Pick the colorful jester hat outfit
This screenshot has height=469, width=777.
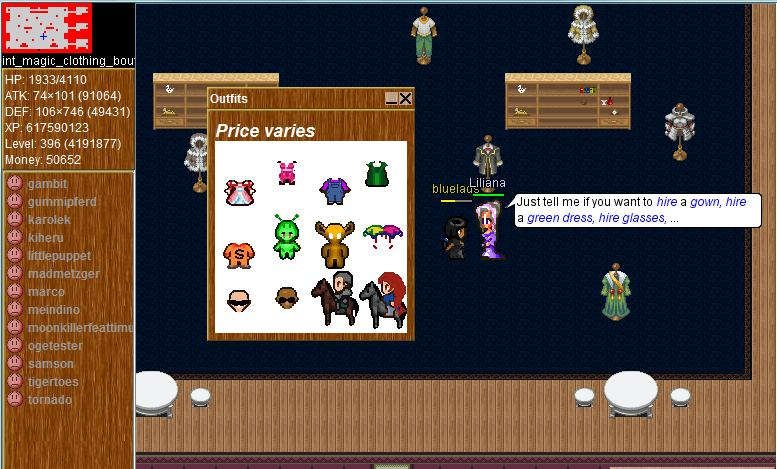click(x=383, y=238)
